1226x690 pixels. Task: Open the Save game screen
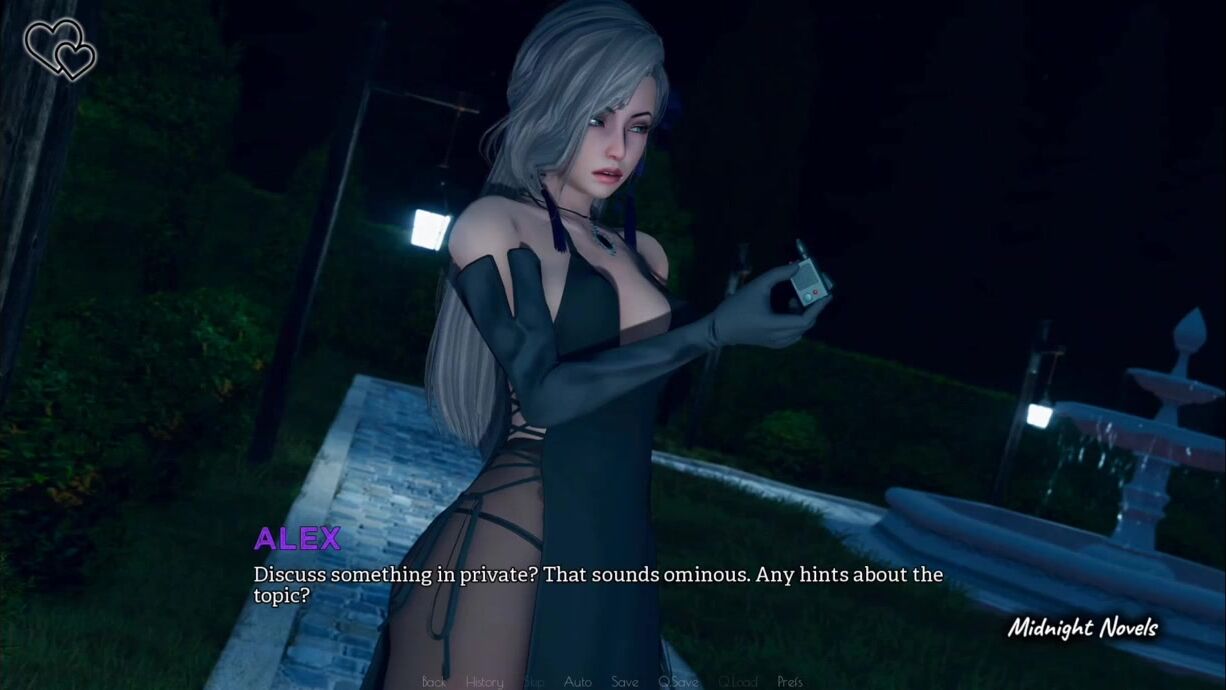pos(625,682)
